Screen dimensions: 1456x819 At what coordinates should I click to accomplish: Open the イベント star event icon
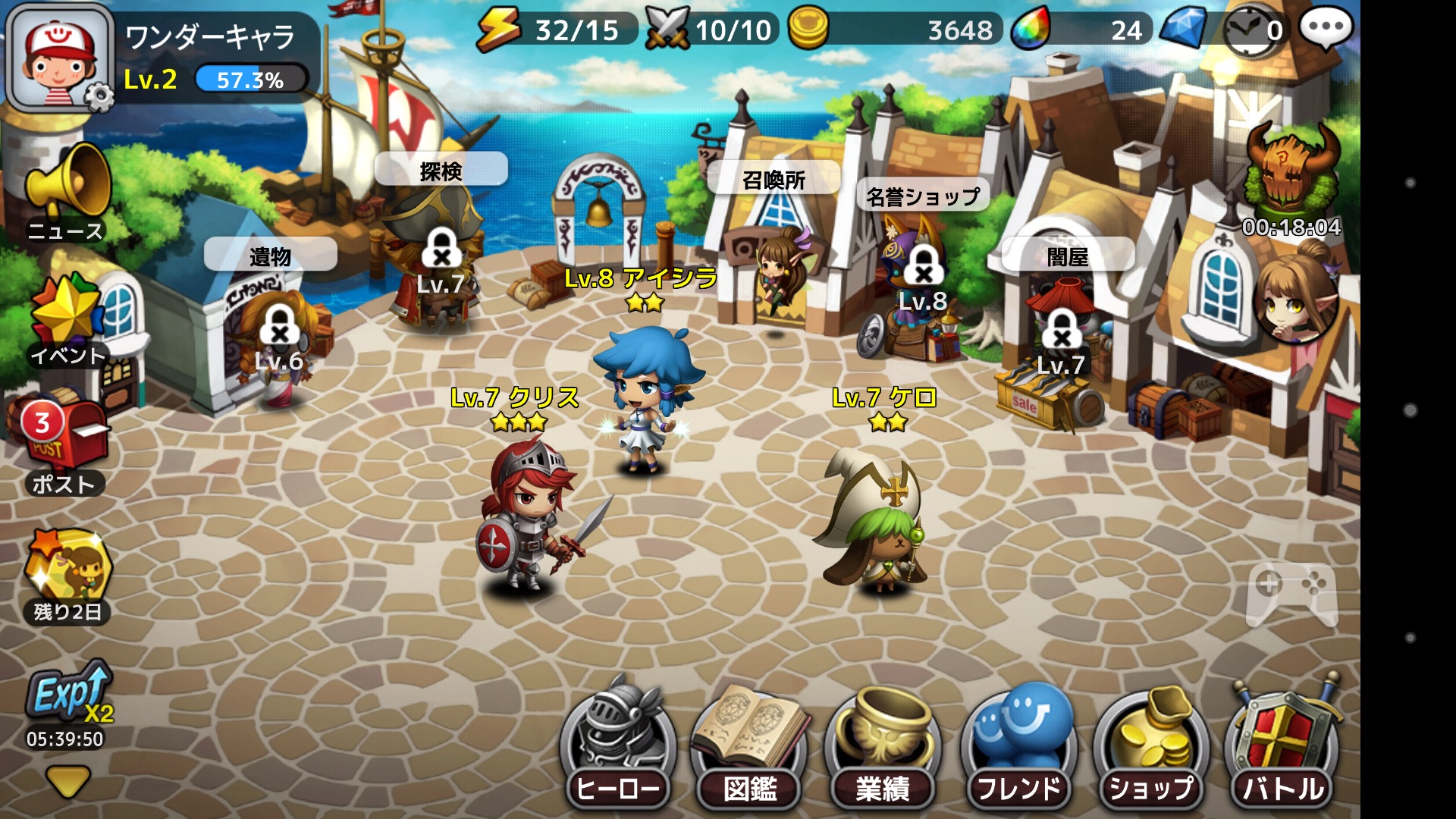(67, 318)
